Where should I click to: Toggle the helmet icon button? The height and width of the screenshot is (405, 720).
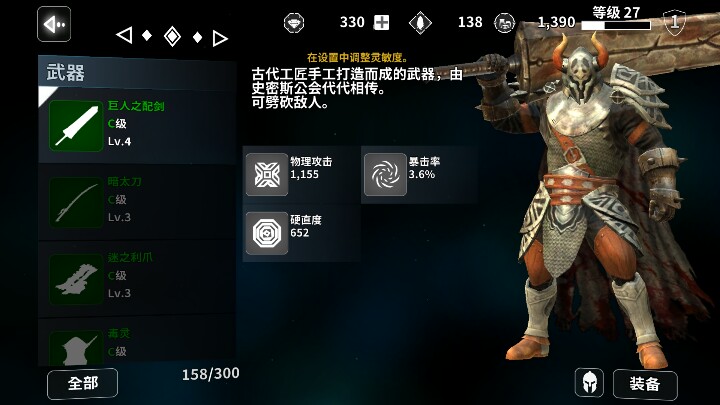[589, 383]
